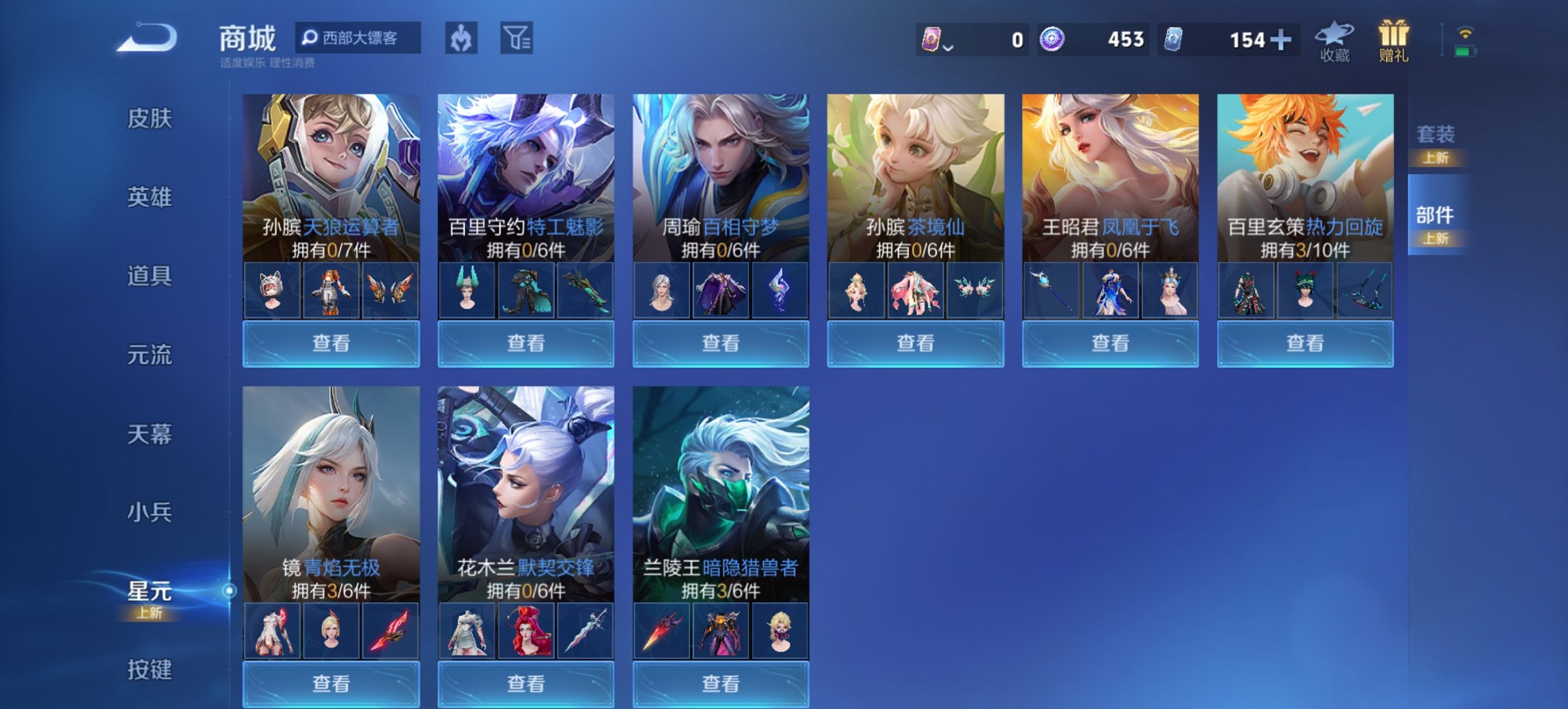Click 查看 under 兰陵王暗隐猎兽者
Viewport: 1568px width, 709px height.
[720, 685]
